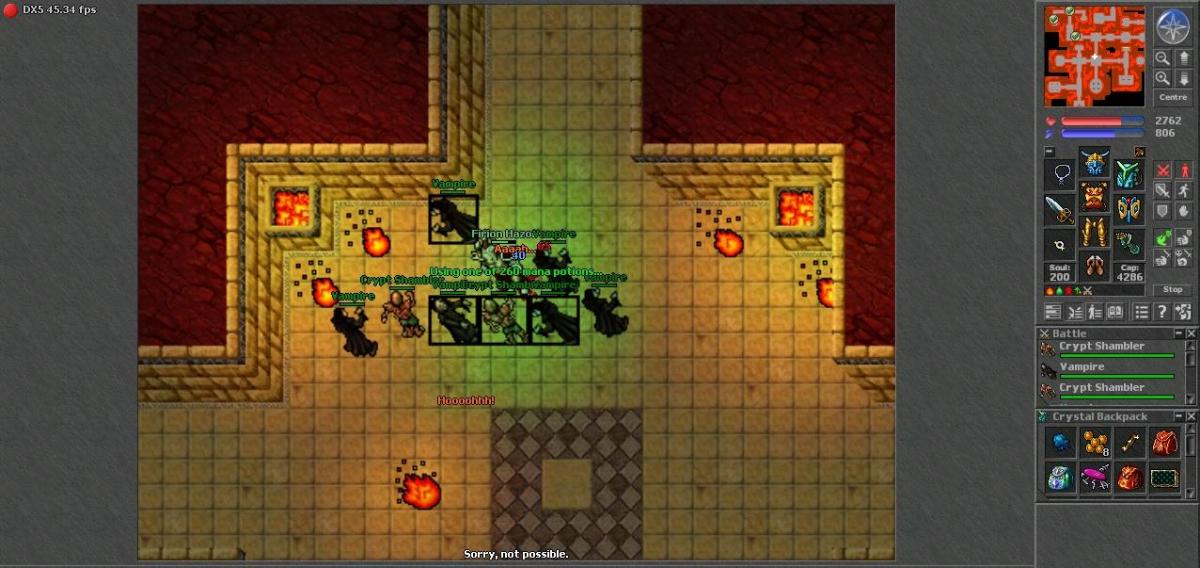The image size is (1200, 568).
Task: Select the golden legs slot
Action: pos(1095,232)
